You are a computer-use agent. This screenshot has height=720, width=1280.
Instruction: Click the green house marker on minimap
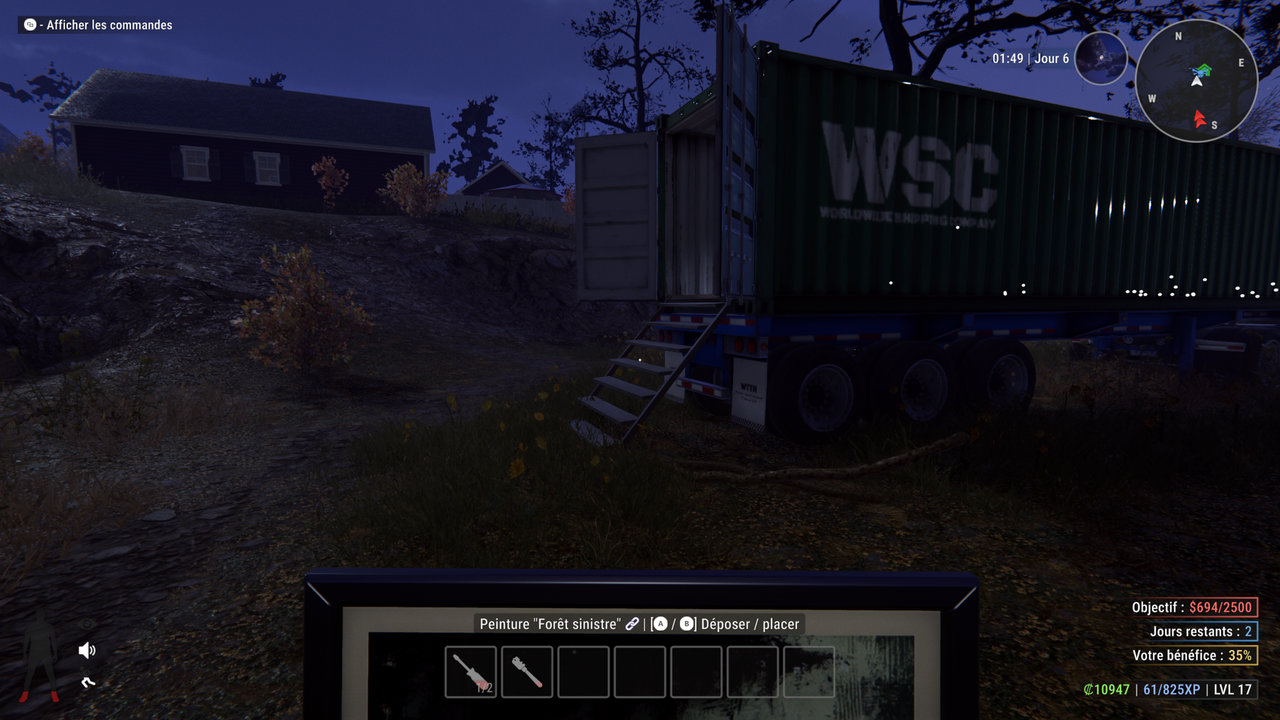tap(1203, 70)
